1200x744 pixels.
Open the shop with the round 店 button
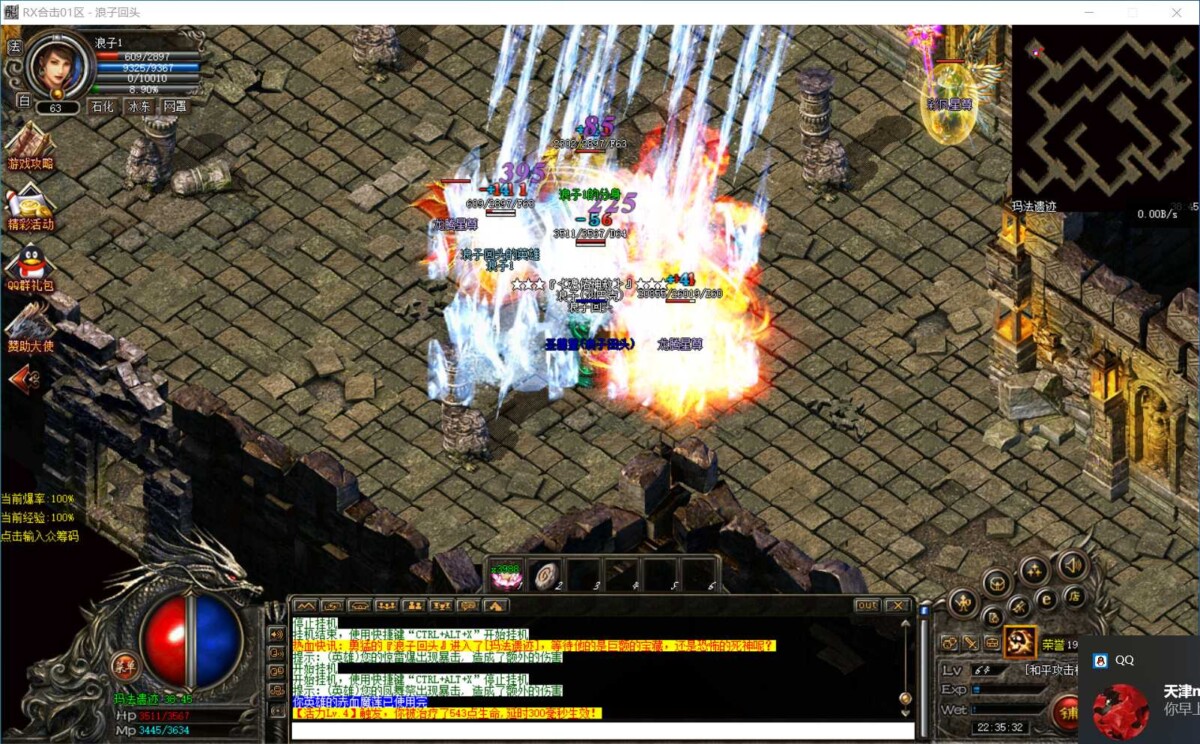tap(1076, 597)
